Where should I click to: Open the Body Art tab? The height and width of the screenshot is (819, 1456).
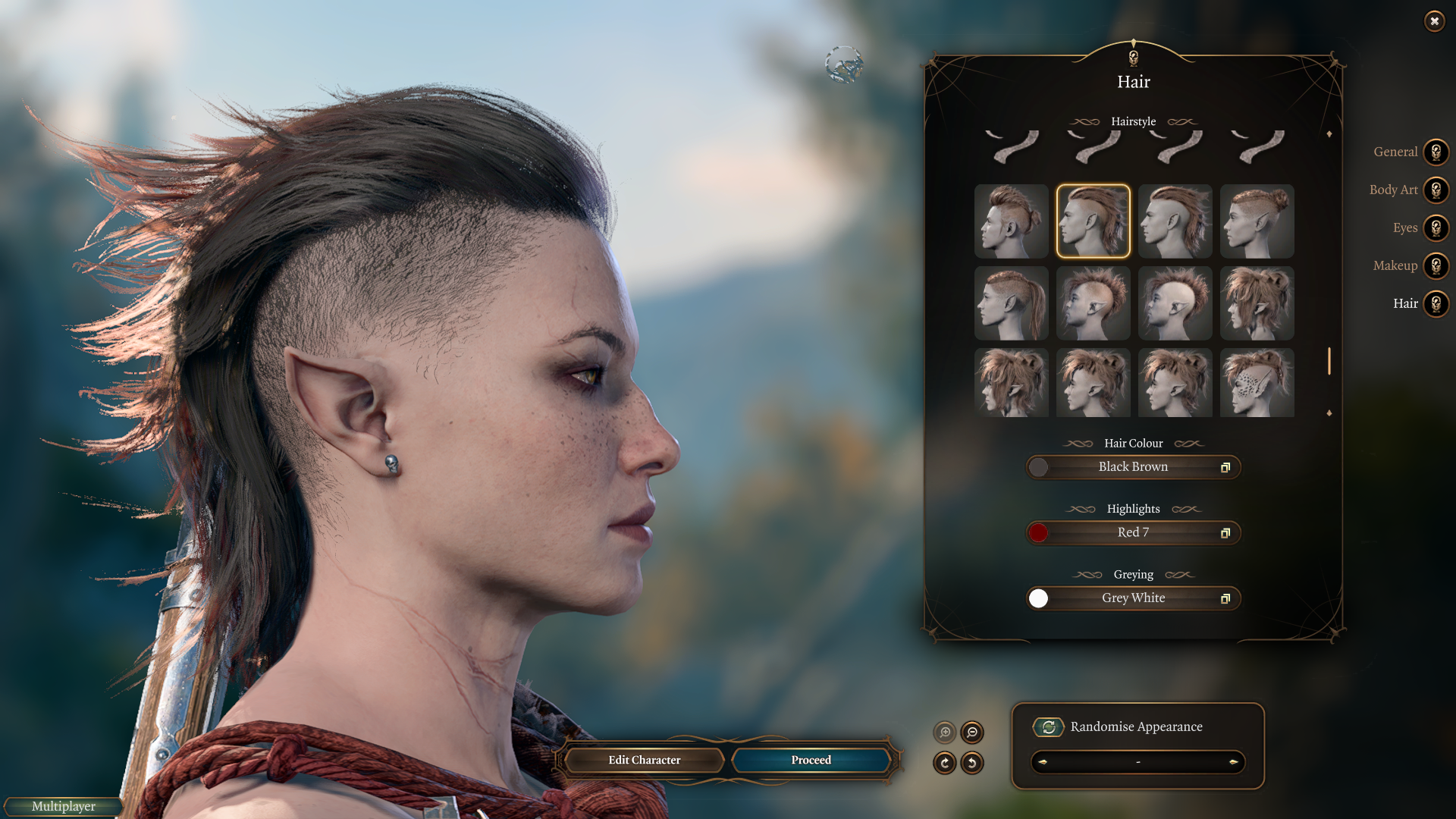1436,190
